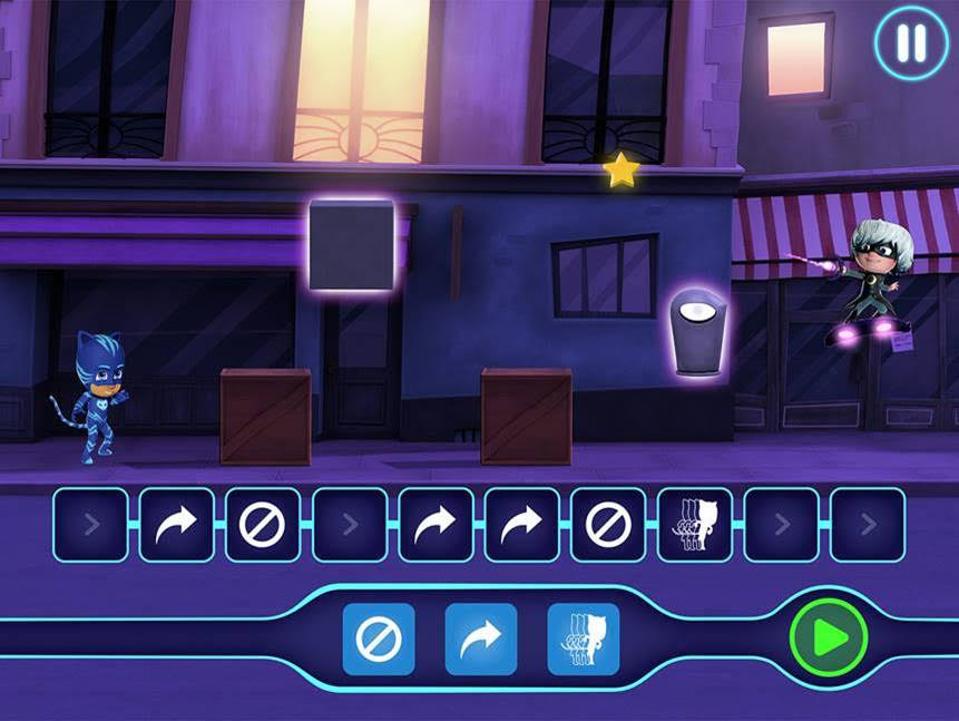Viewport: 959px width, 721px height.
Task: Select the light blue Catboy dash tile
Action: tap(583, 638)
